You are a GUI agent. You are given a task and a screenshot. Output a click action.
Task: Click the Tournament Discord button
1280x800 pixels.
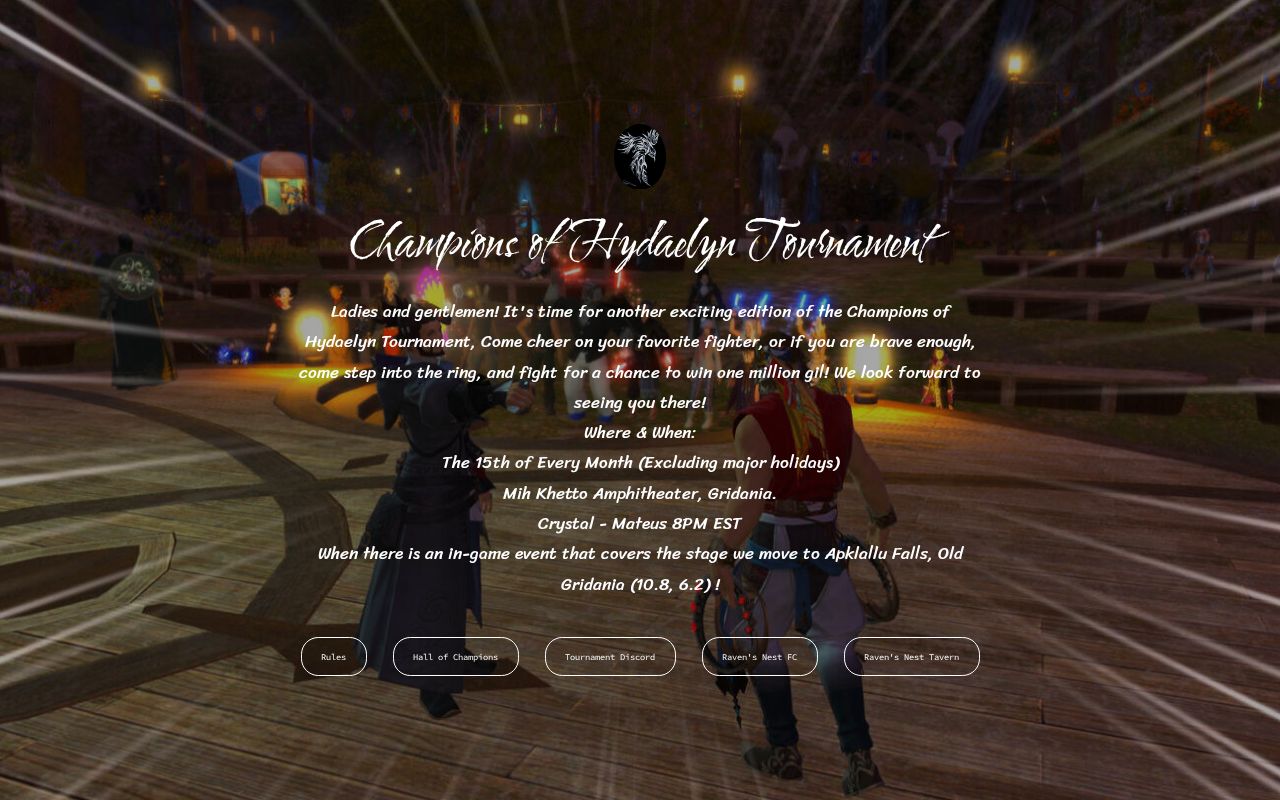point(610,656)
